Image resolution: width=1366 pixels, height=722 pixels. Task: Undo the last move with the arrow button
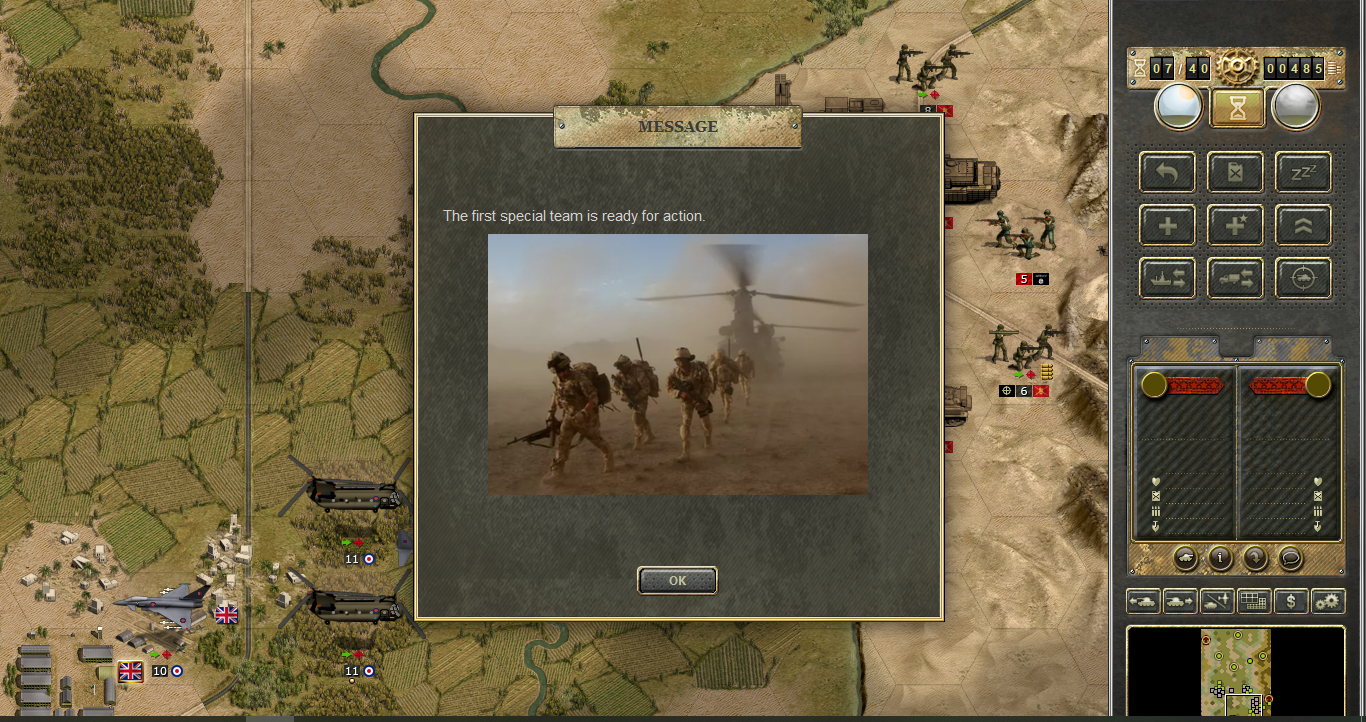click(x=1168, y=172)
